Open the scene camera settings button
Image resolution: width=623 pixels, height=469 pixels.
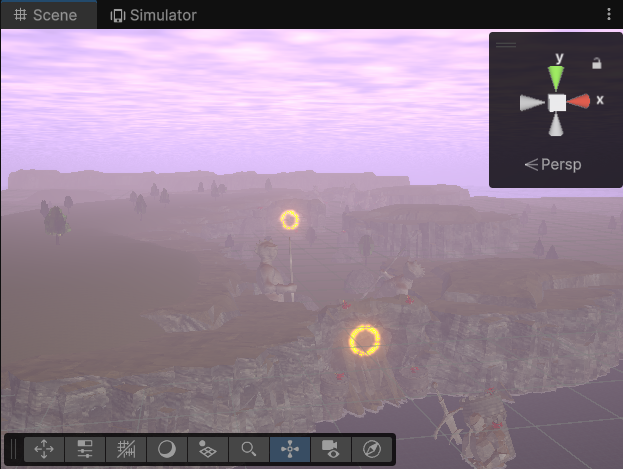[x=331, y=449]
